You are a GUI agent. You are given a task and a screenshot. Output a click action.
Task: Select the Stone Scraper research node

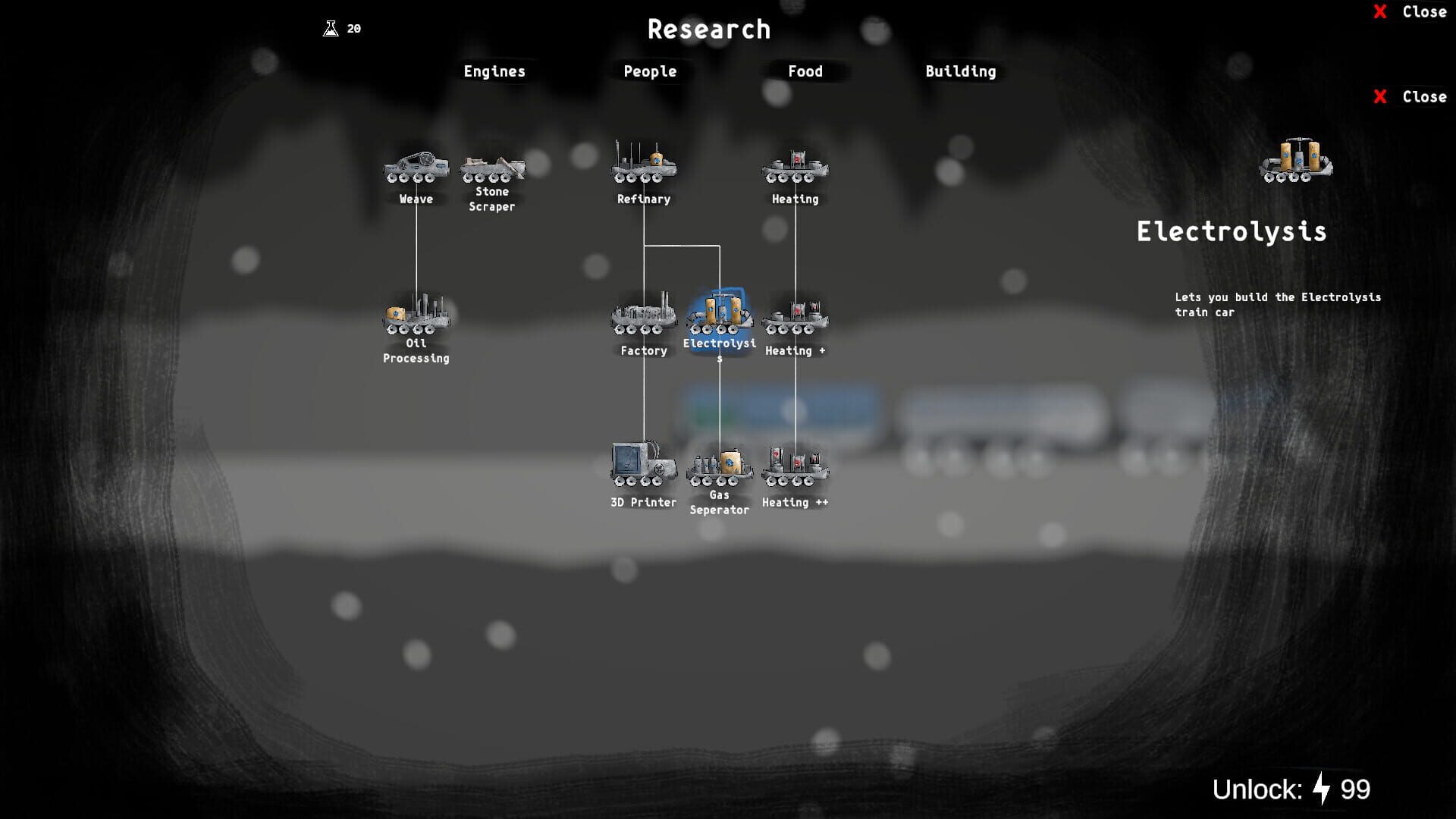[x=494, y=167]
